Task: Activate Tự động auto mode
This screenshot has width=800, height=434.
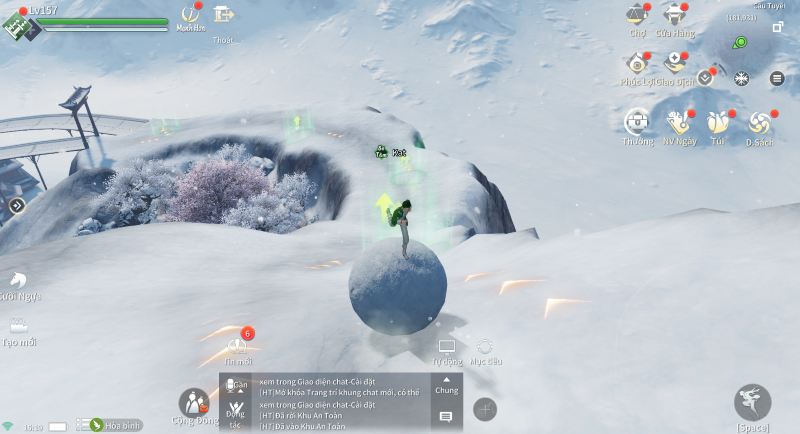Action: pos(447,348)
